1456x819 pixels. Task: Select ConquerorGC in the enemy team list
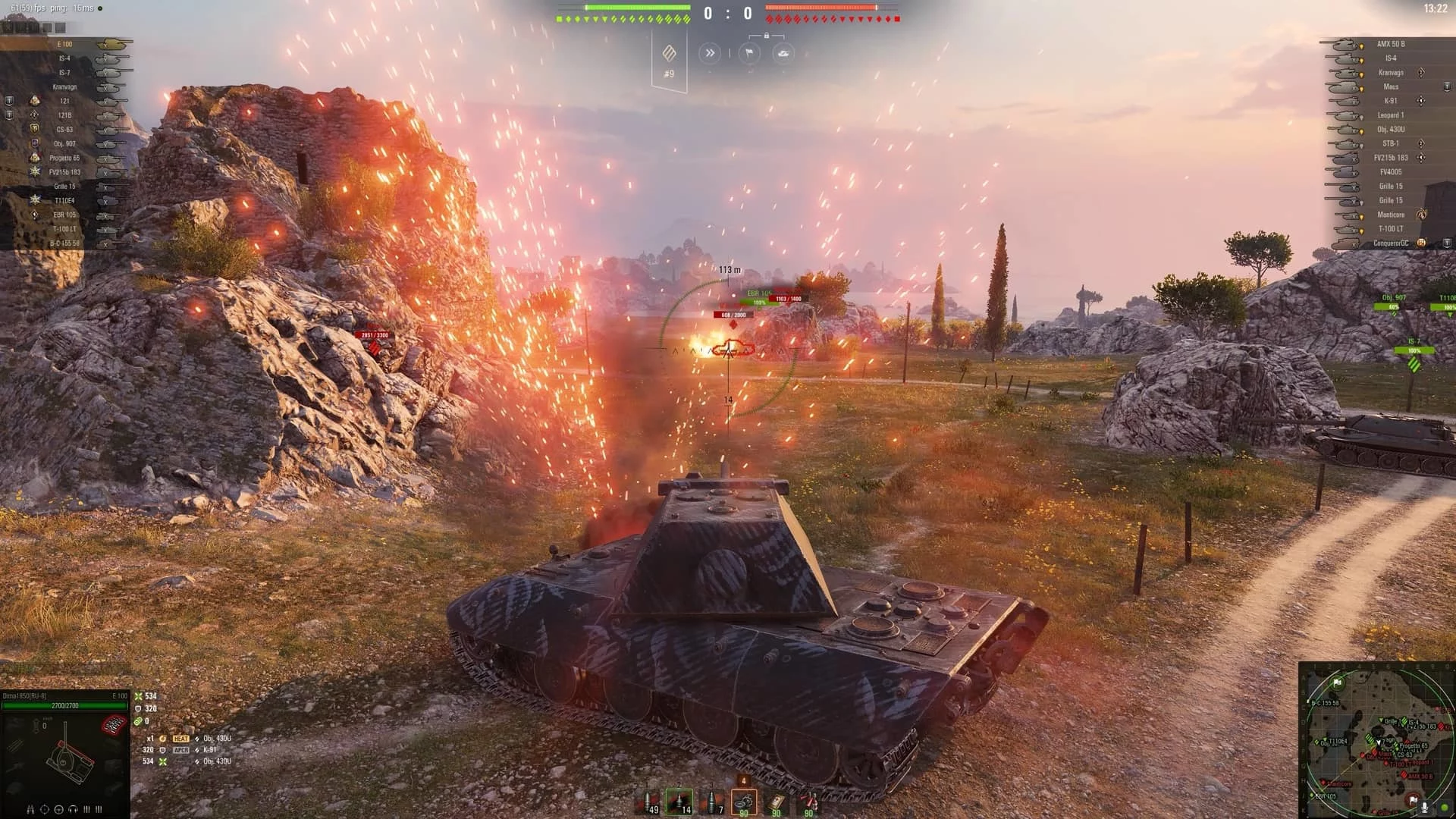(1390, 243)
